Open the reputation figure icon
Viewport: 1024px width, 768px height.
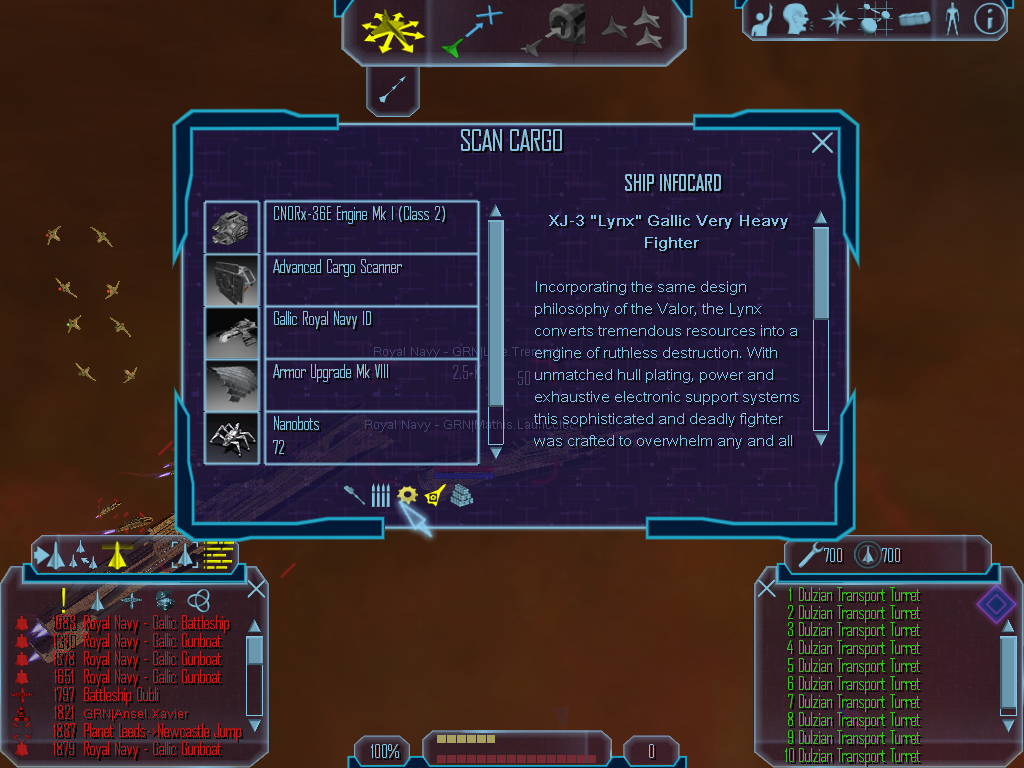pyautogui.click(x=952, y=19)
